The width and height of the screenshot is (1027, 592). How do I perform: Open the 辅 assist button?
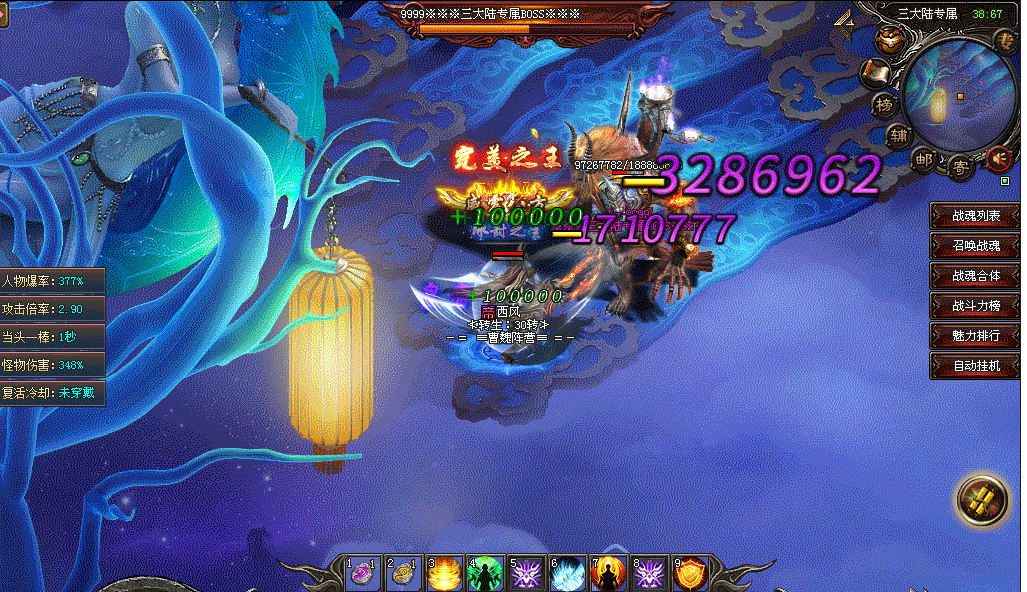pos(898,134)
